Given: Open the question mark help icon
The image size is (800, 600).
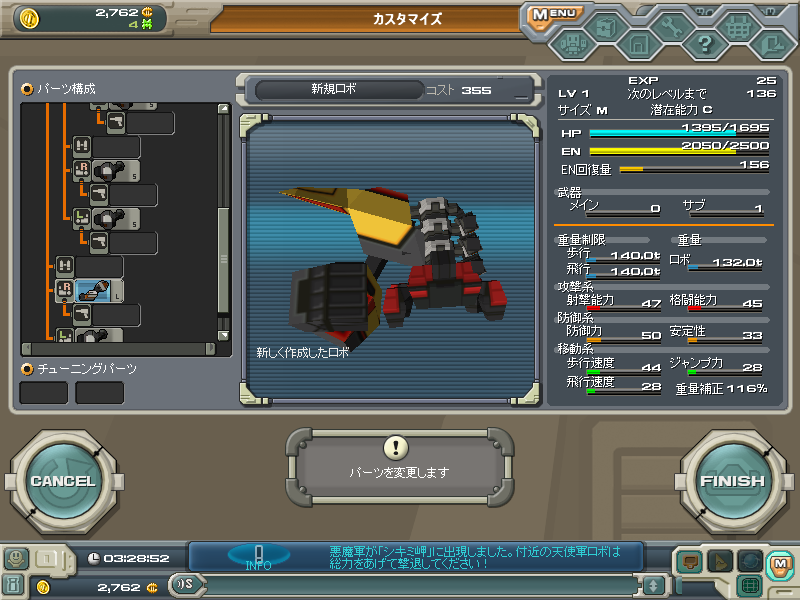Looking at the screenshot, I should coord(704,44).
